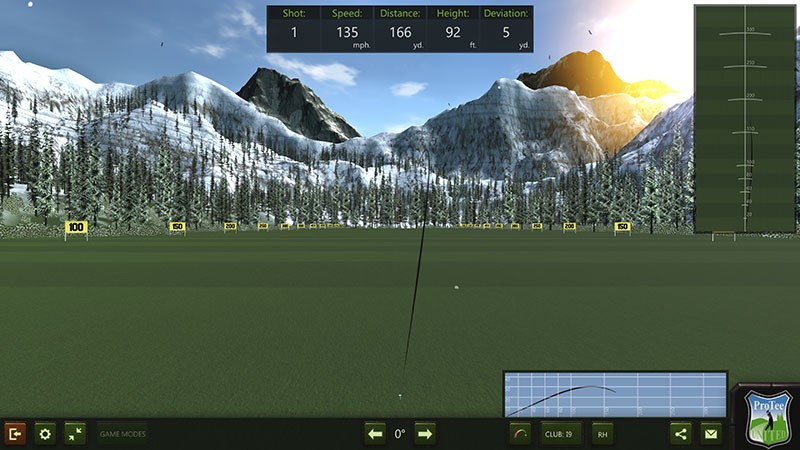Viewport: 800px width, 450px height.
Task: Click the red exit button
Action: [15, 433]
